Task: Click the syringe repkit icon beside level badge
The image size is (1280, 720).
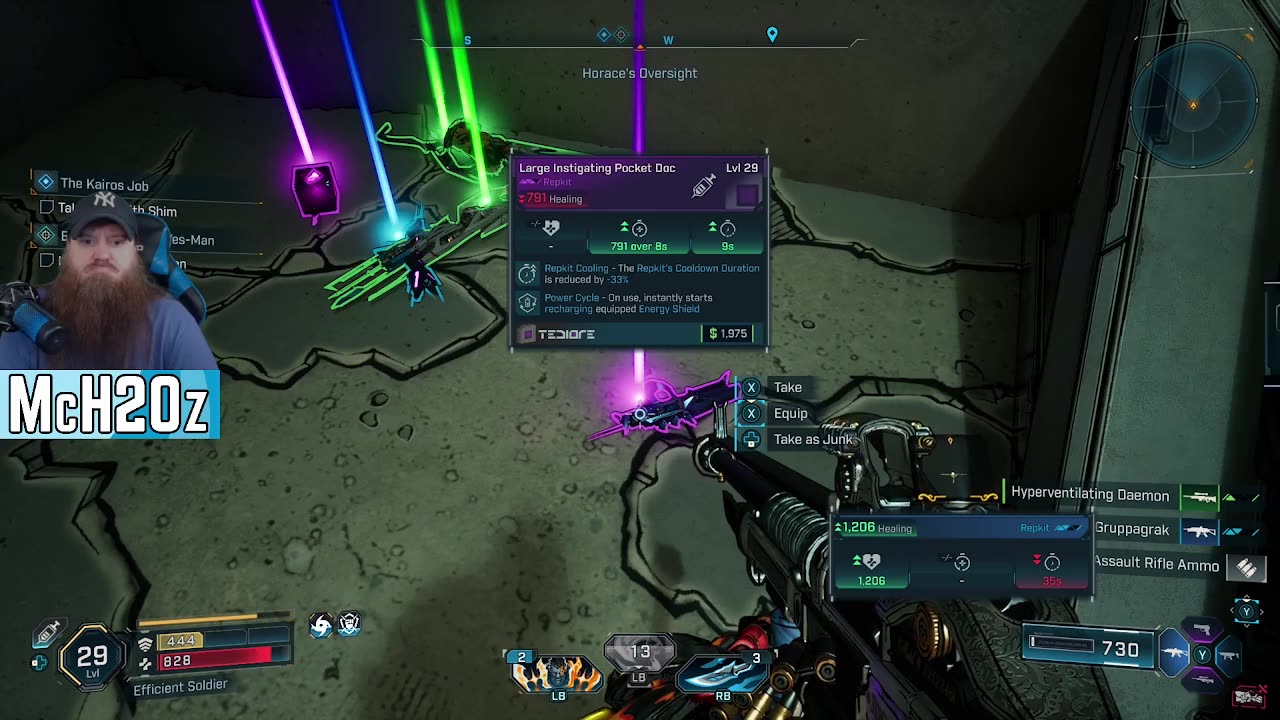Action: (48, 633)
